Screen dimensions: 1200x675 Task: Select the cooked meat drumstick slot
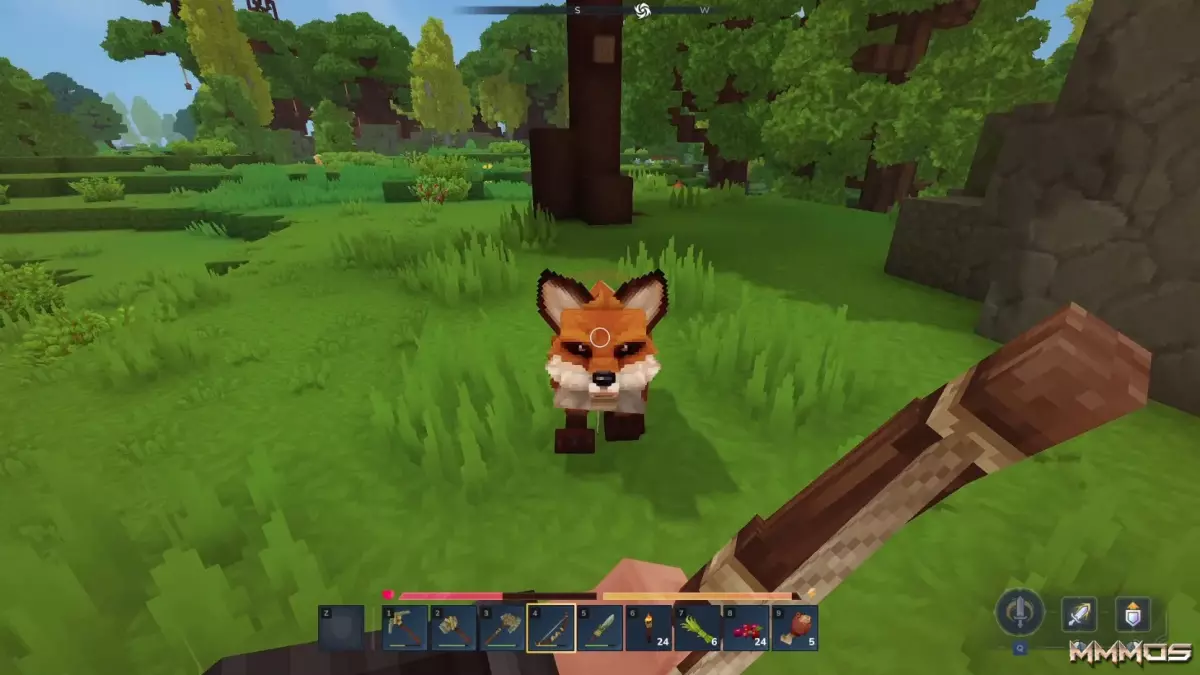[795, 628]
